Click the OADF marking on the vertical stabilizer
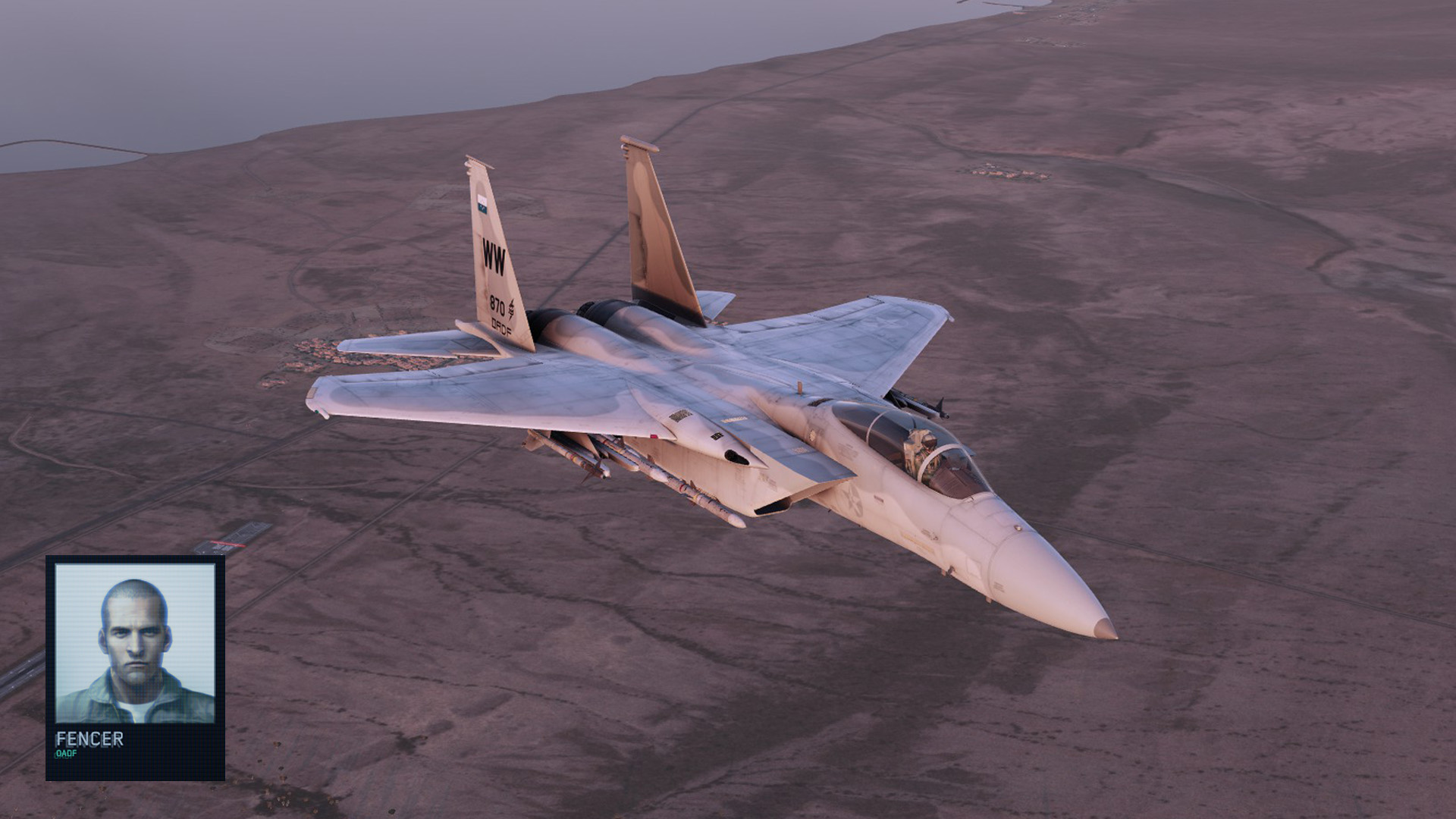Viewport: 1456px width, 819px height. pyautogui.click(x=500, y=328)
